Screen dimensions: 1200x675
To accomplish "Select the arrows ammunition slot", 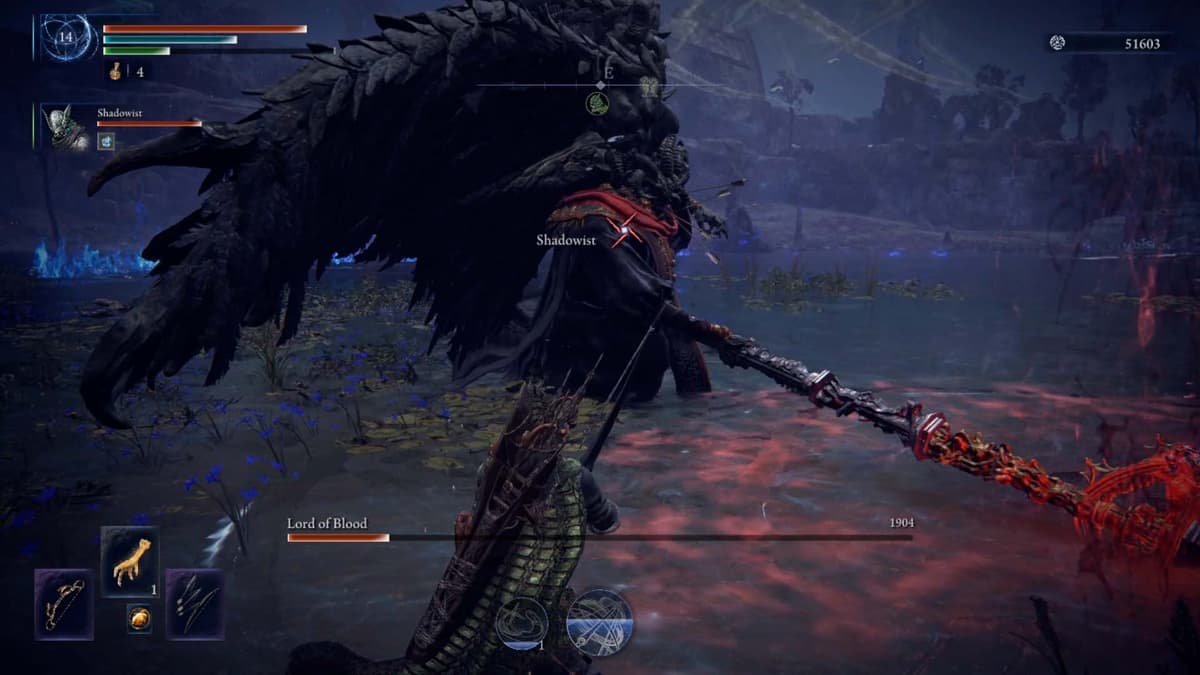I will click(194, 604).
